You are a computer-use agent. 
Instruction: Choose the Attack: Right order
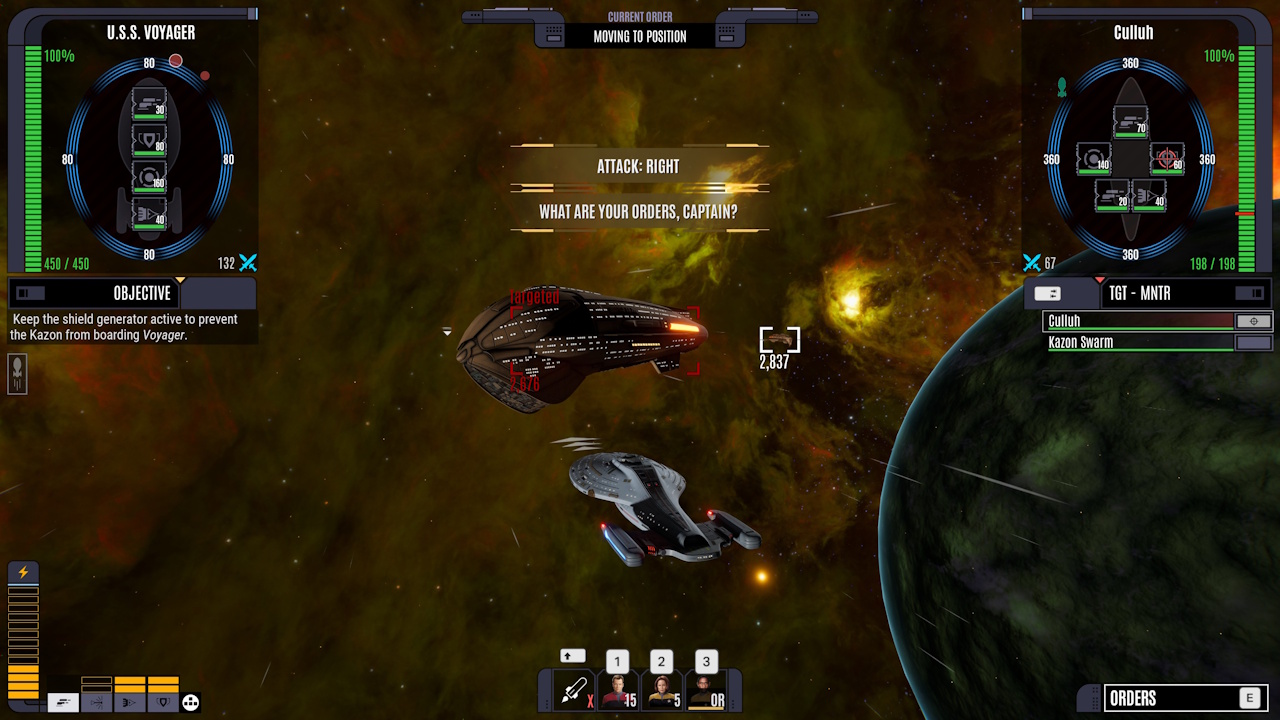[x=639, y=167]
